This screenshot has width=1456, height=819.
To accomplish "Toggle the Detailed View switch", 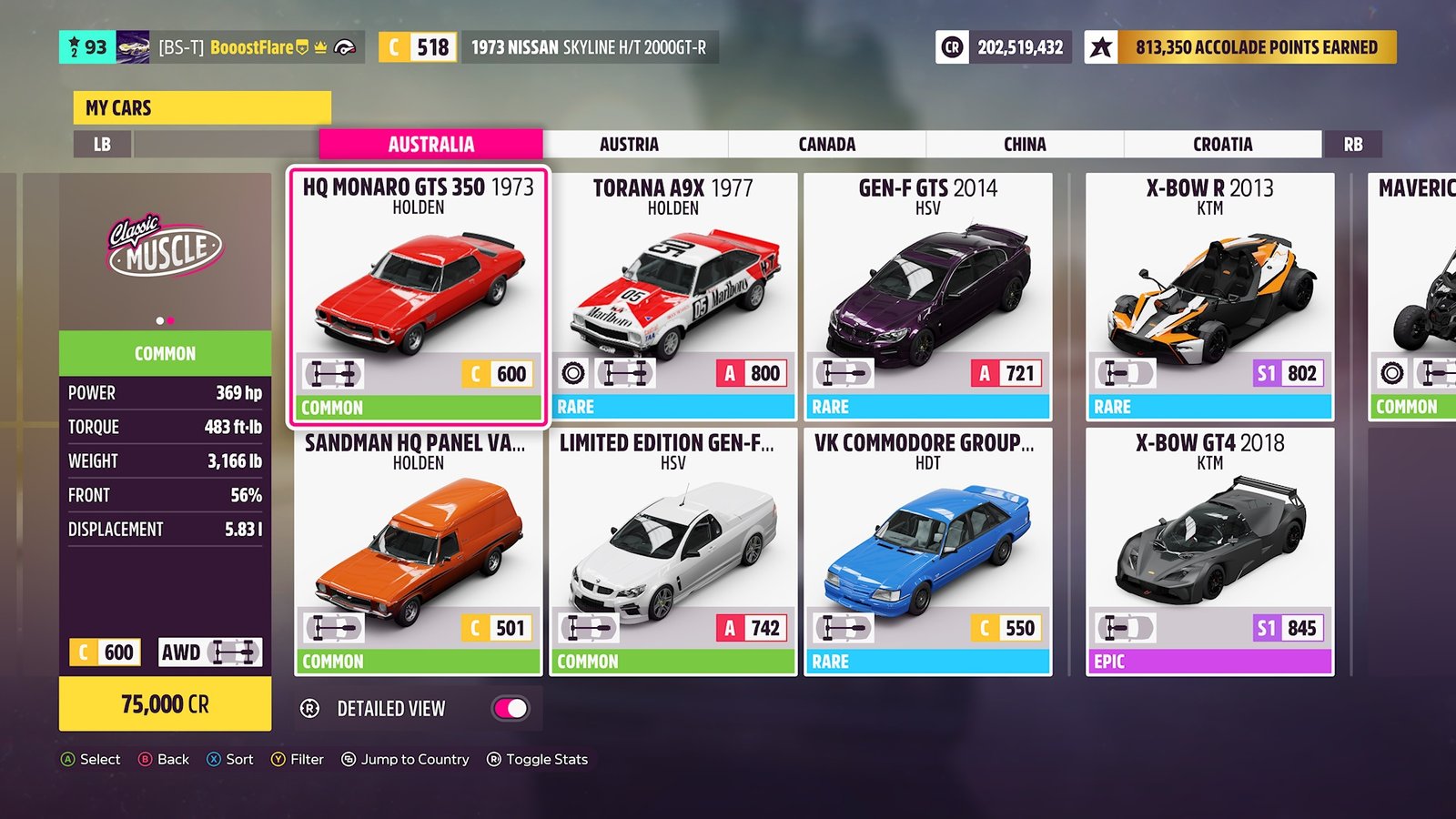I will (x=511, y=708).
